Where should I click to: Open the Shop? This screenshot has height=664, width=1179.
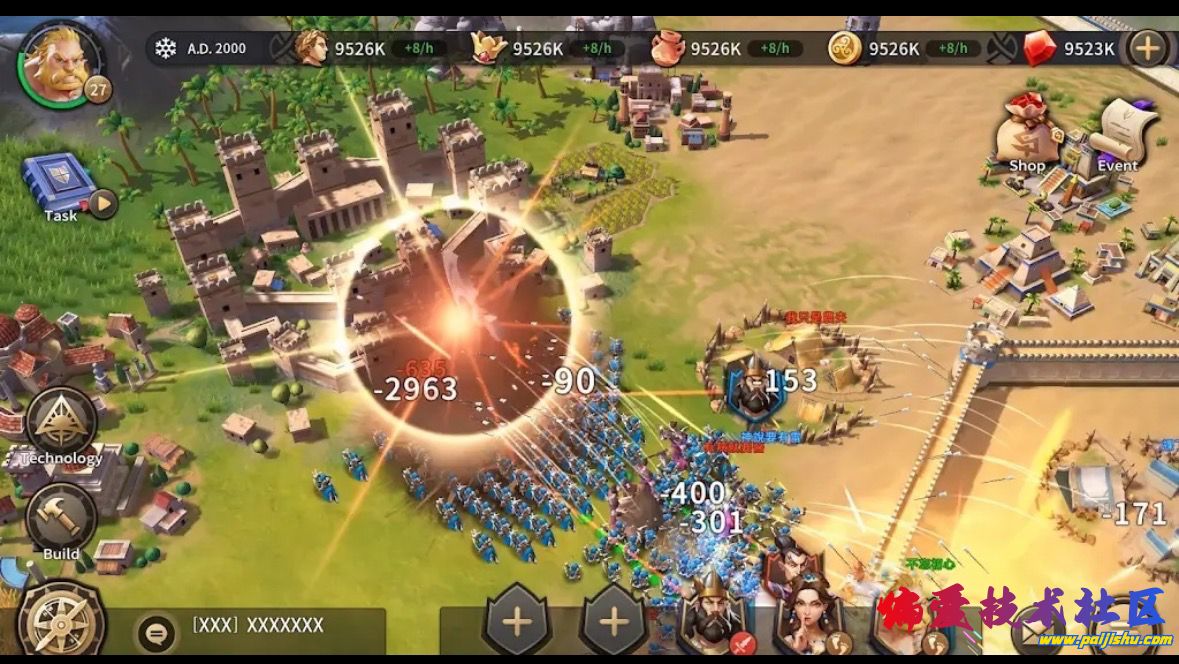1026,135
